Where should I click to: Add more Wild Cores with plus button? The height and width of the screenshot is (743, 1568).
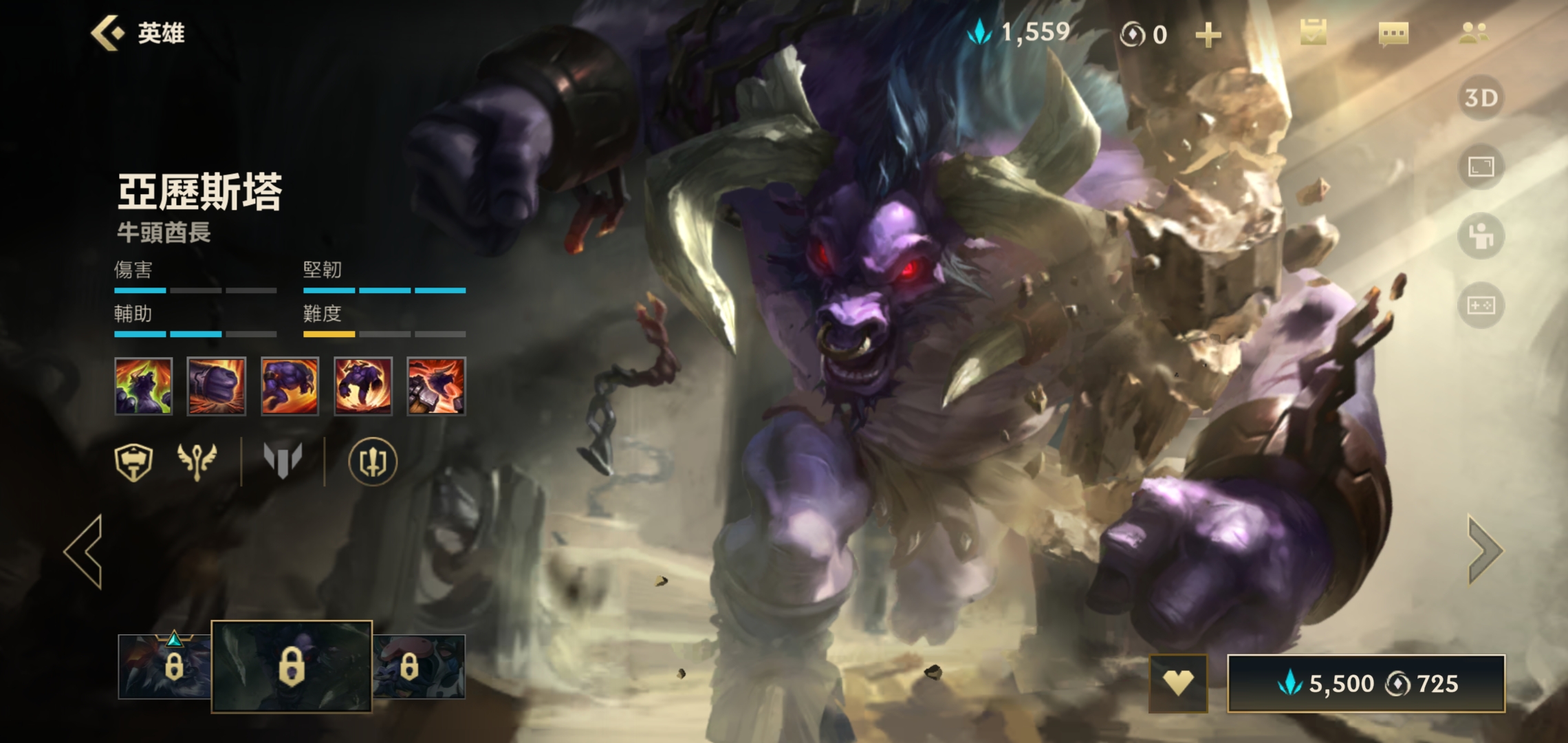click(1208, 34)
